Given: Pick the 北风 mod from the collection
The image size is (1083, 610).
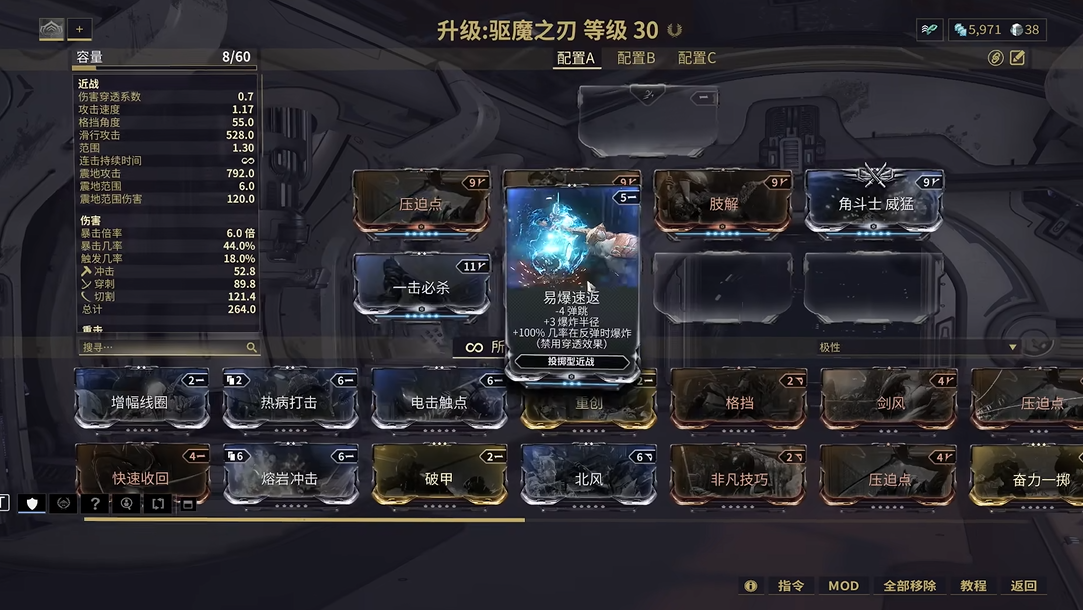Looking at the screenshot, I should point(589,478).
